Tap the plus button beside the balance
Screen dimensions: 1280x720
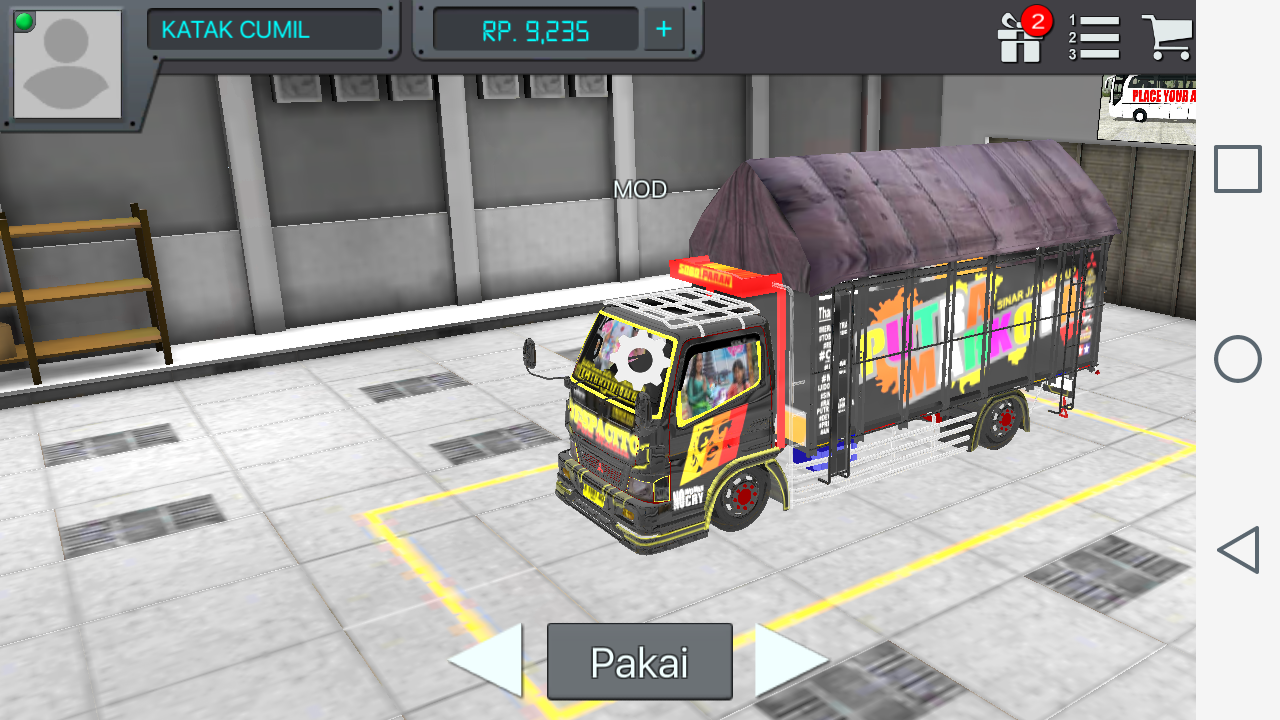[x=663, y=29]
